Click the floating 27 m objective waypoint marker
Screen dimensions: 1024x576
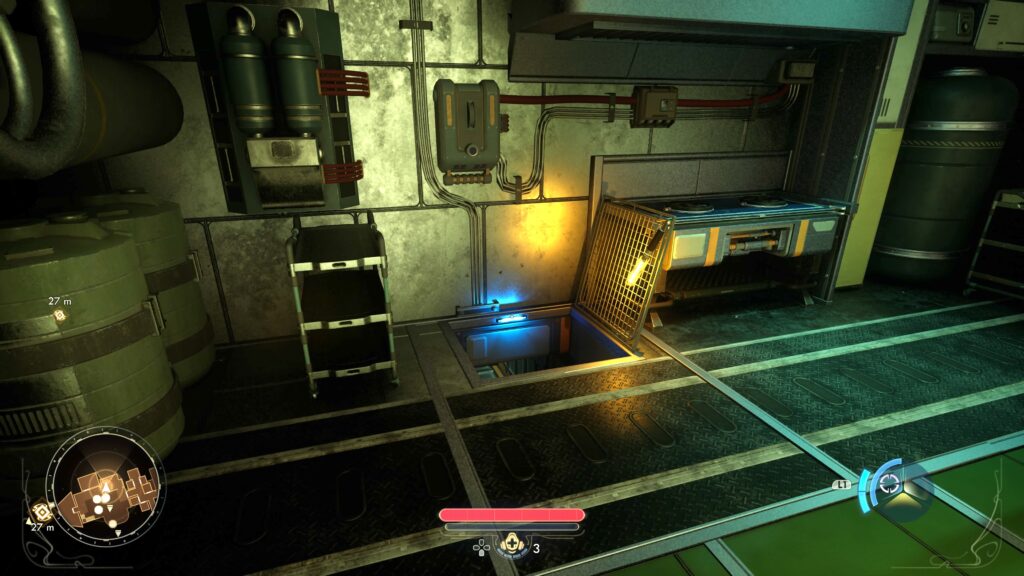pyautogui.click(x=59, y=315)
